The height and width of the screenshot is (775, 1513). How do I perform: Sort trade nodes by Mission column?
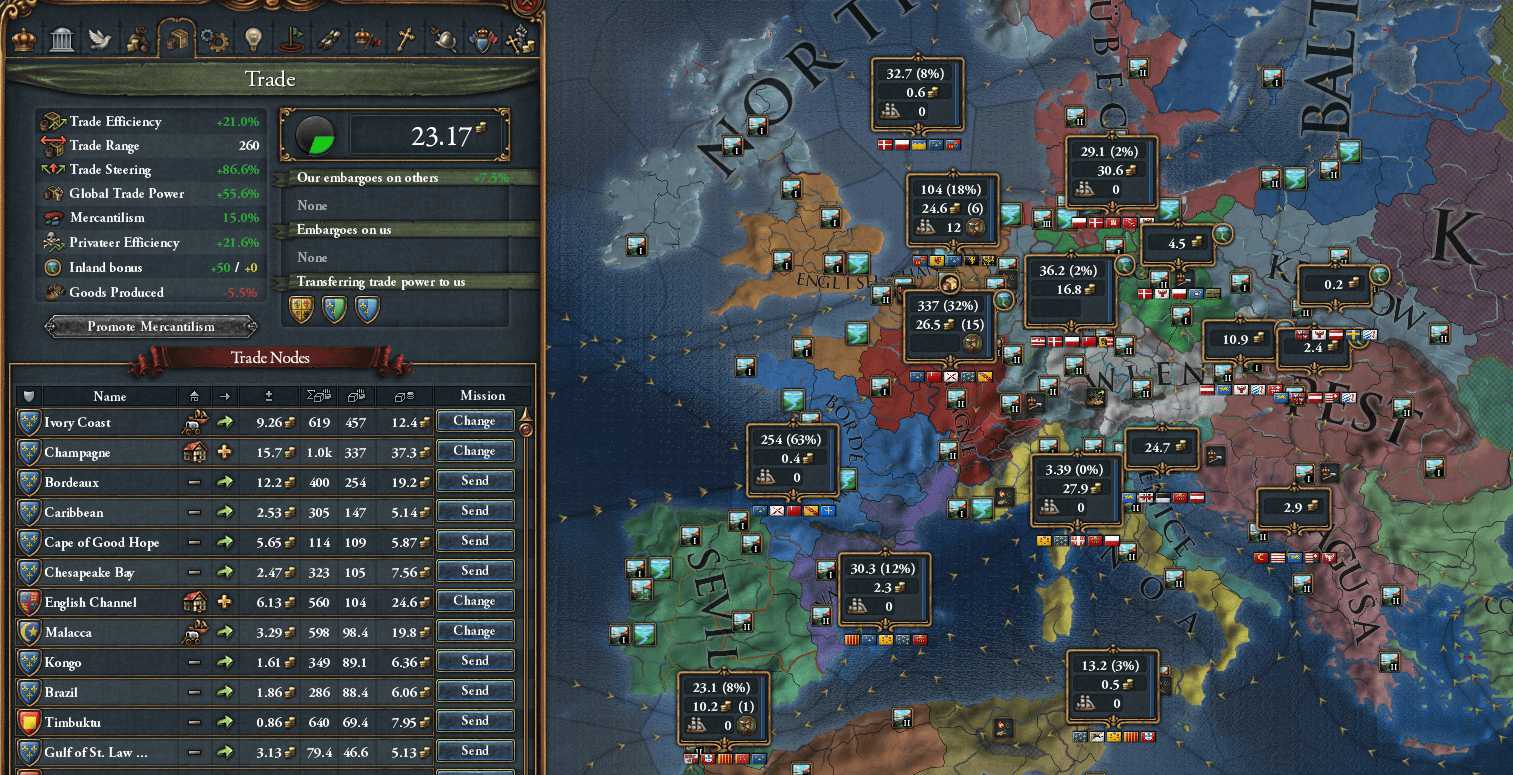pos(483,396)
